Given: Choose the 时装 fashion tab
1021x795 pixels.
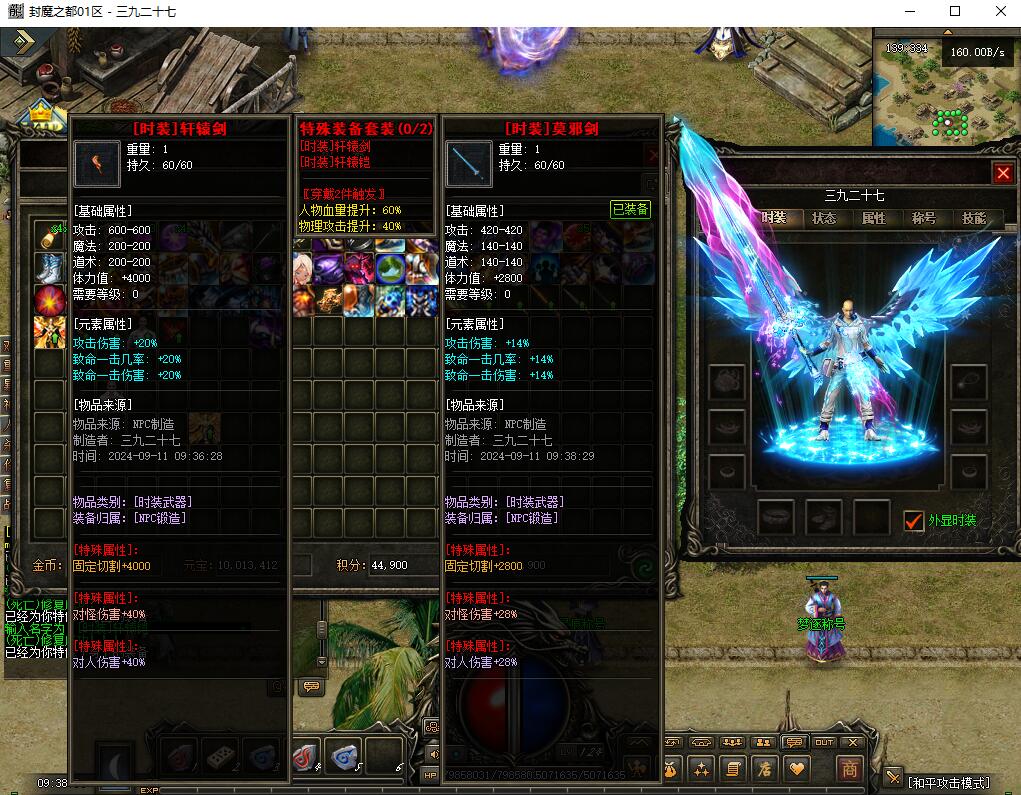Looking at the screenshot, I should pos(774,218).
